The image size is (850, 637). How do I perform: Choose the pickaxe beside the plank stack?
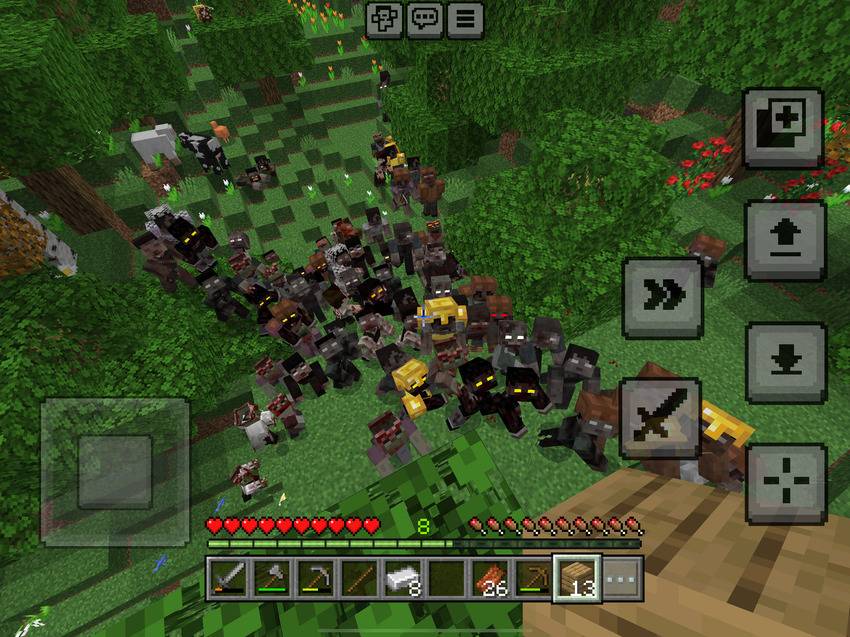533,580
